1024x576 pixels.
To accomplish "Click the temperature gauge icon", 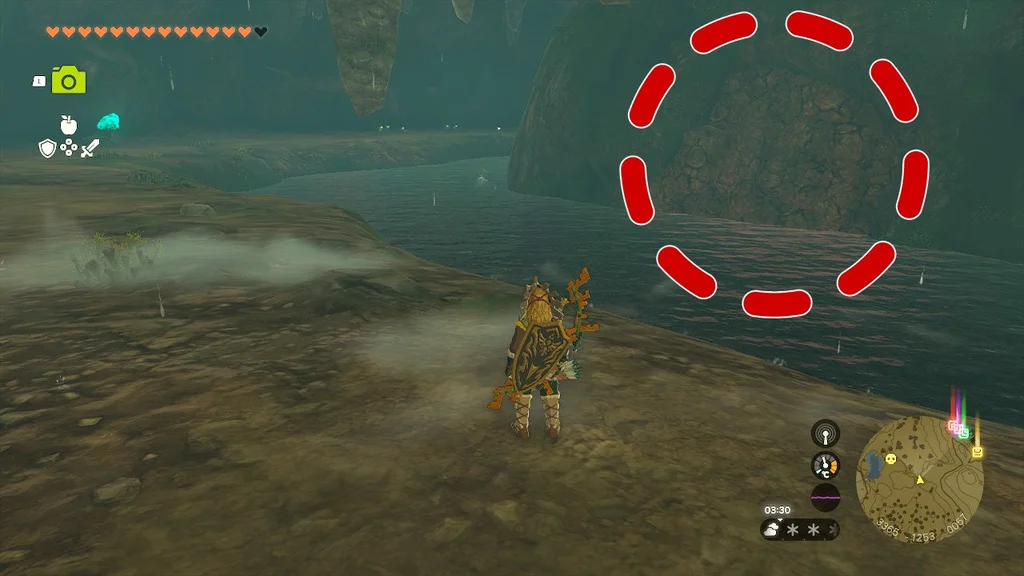I will [x=825, y=465].
